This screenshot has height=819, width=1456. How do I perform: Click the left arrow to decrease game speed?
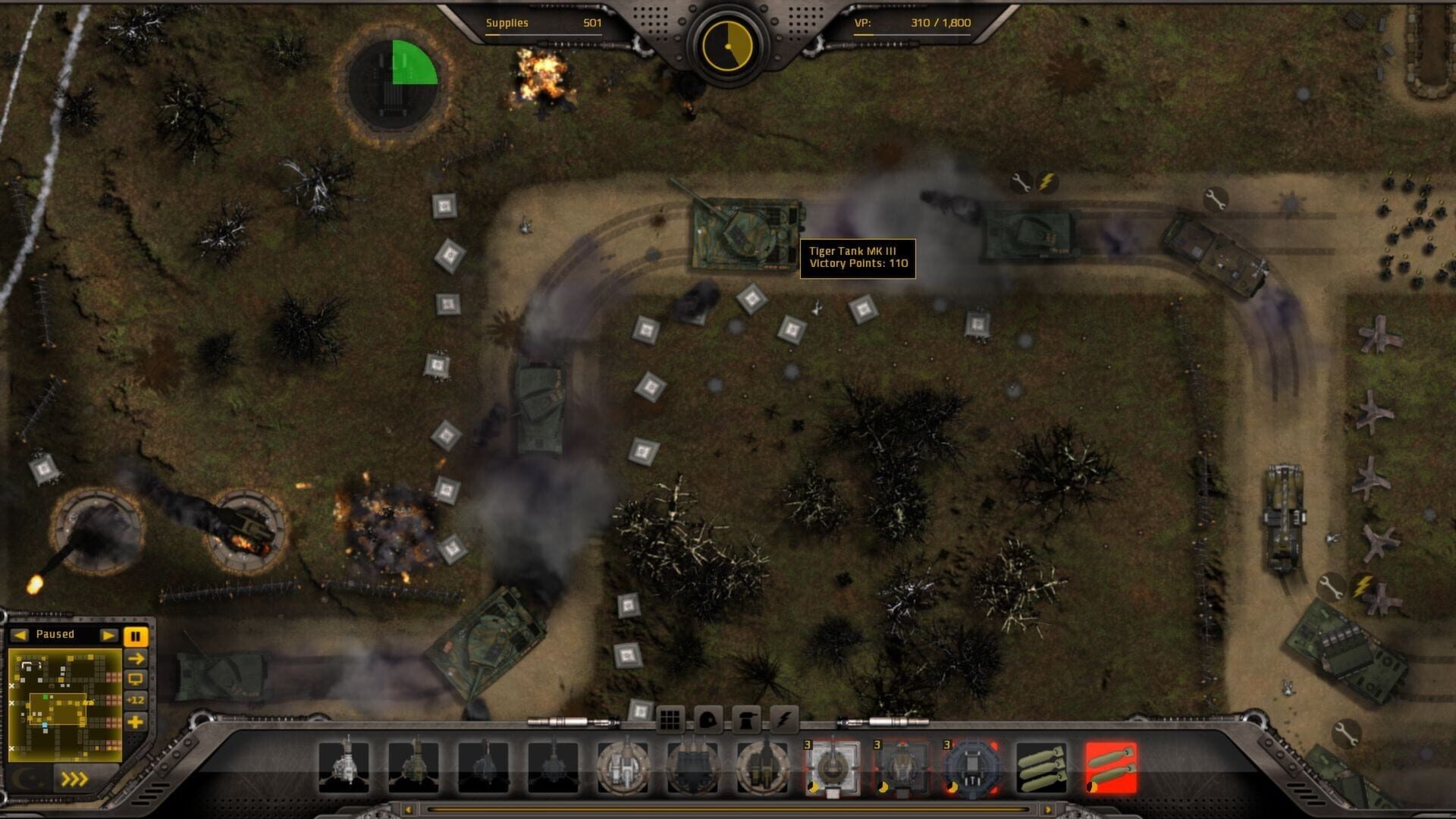[x=20, y=635]
